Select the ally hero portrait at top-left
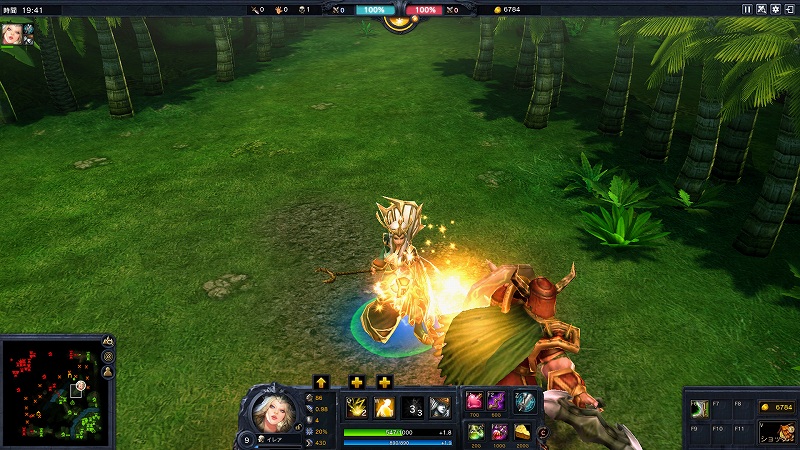The height and width of the screenshot is (450, 800). 13,34
